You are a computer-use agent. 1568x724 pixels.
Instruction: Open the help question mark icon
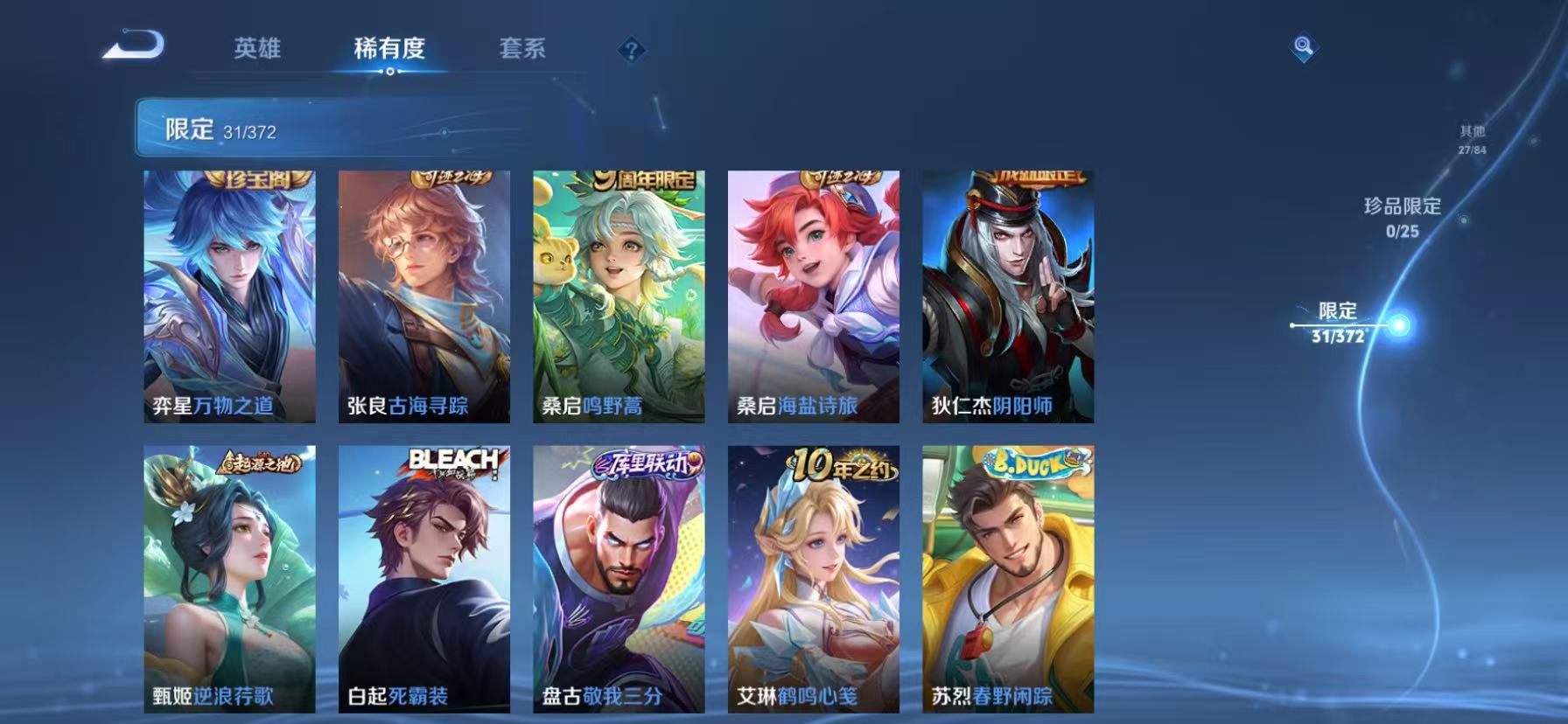[632, 50]
